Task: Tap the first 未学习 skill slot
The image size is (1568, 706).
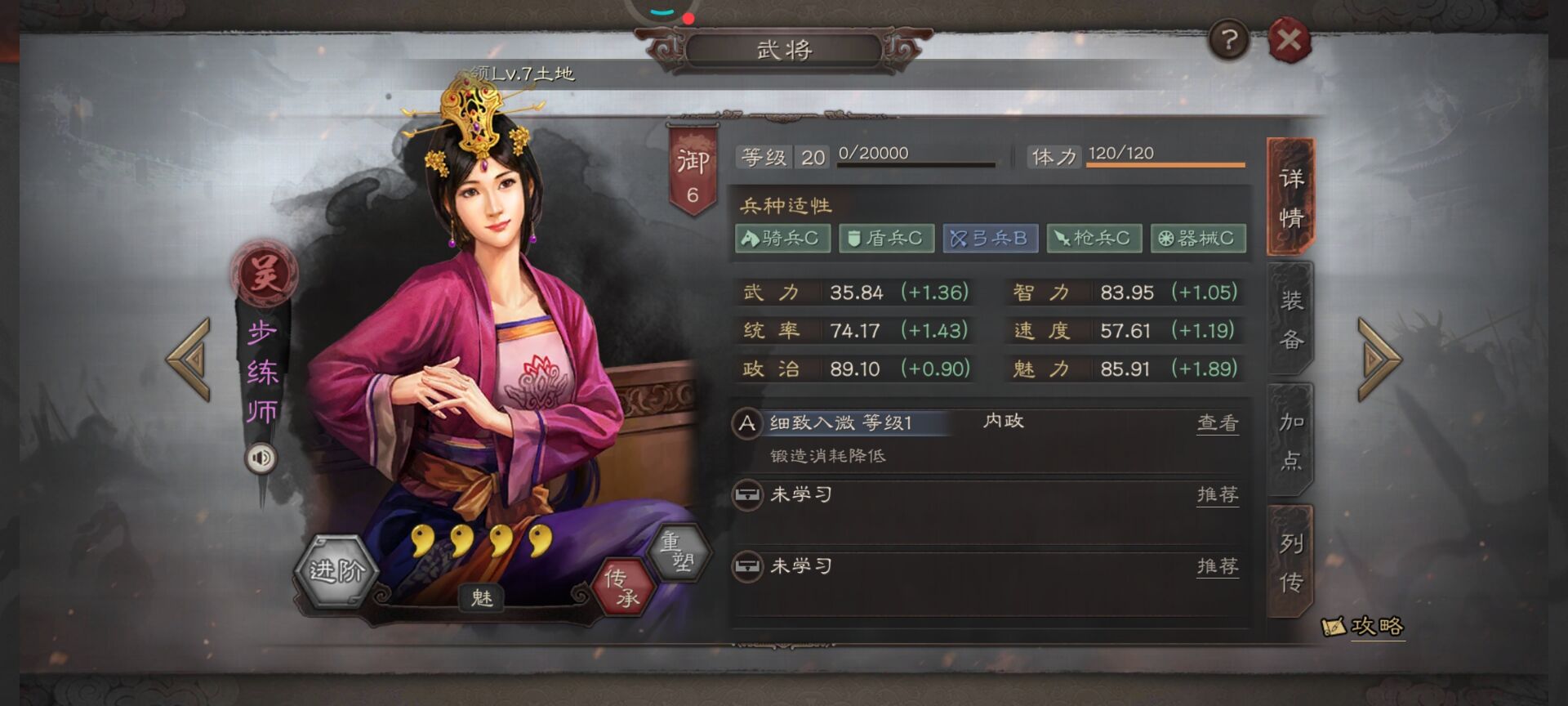Action: pyautogui.click(x=800, y=495)
